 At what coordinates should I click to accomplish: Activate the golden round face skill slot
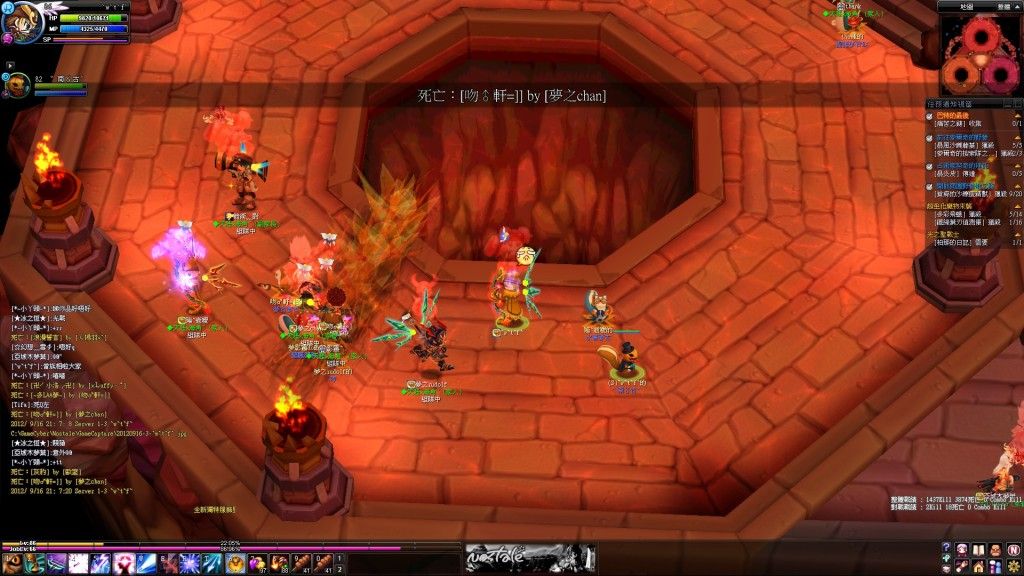tap(234, 563)
